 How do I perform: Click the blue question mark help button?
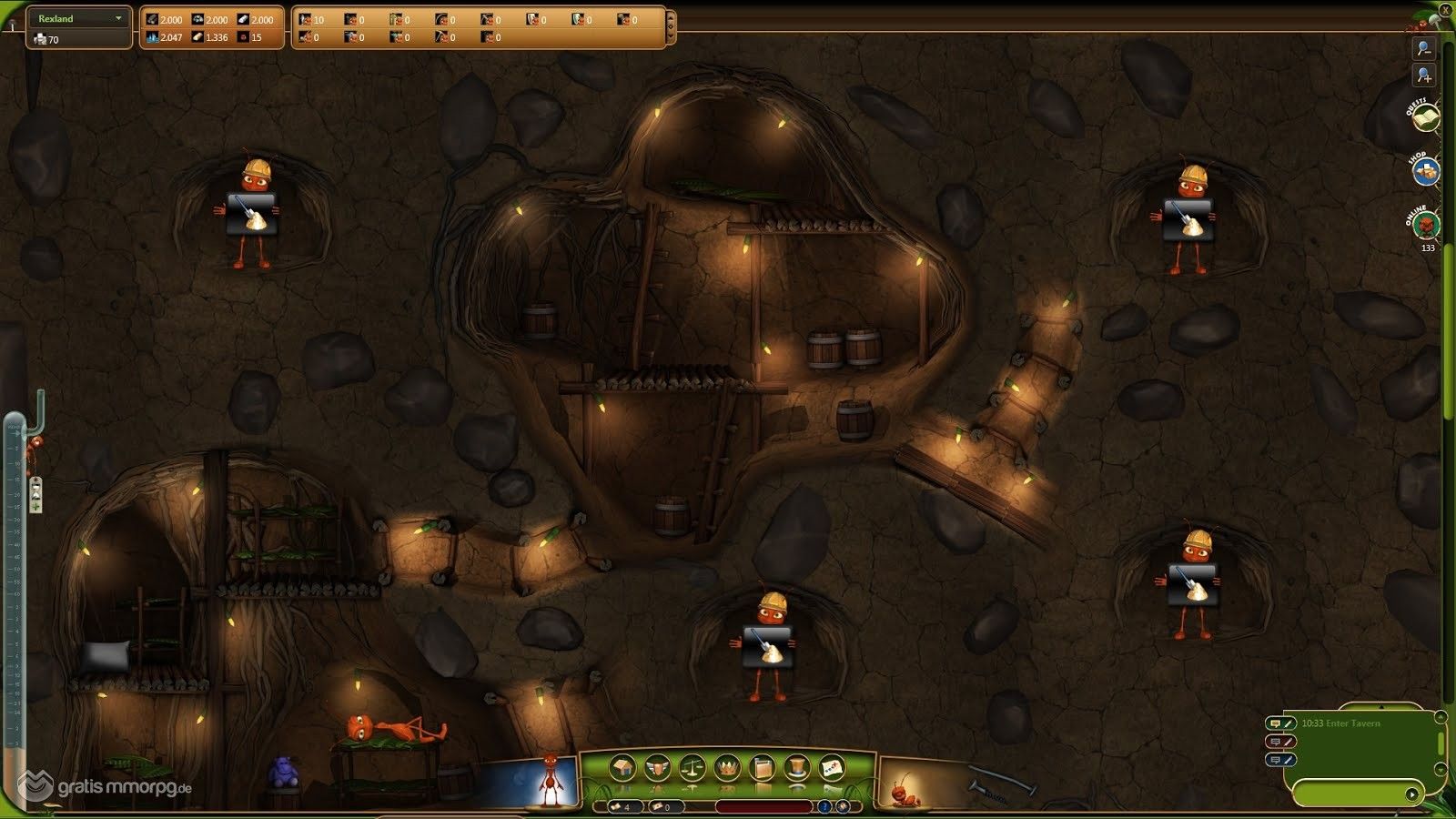pyautogui.click(x=824, y=806)
